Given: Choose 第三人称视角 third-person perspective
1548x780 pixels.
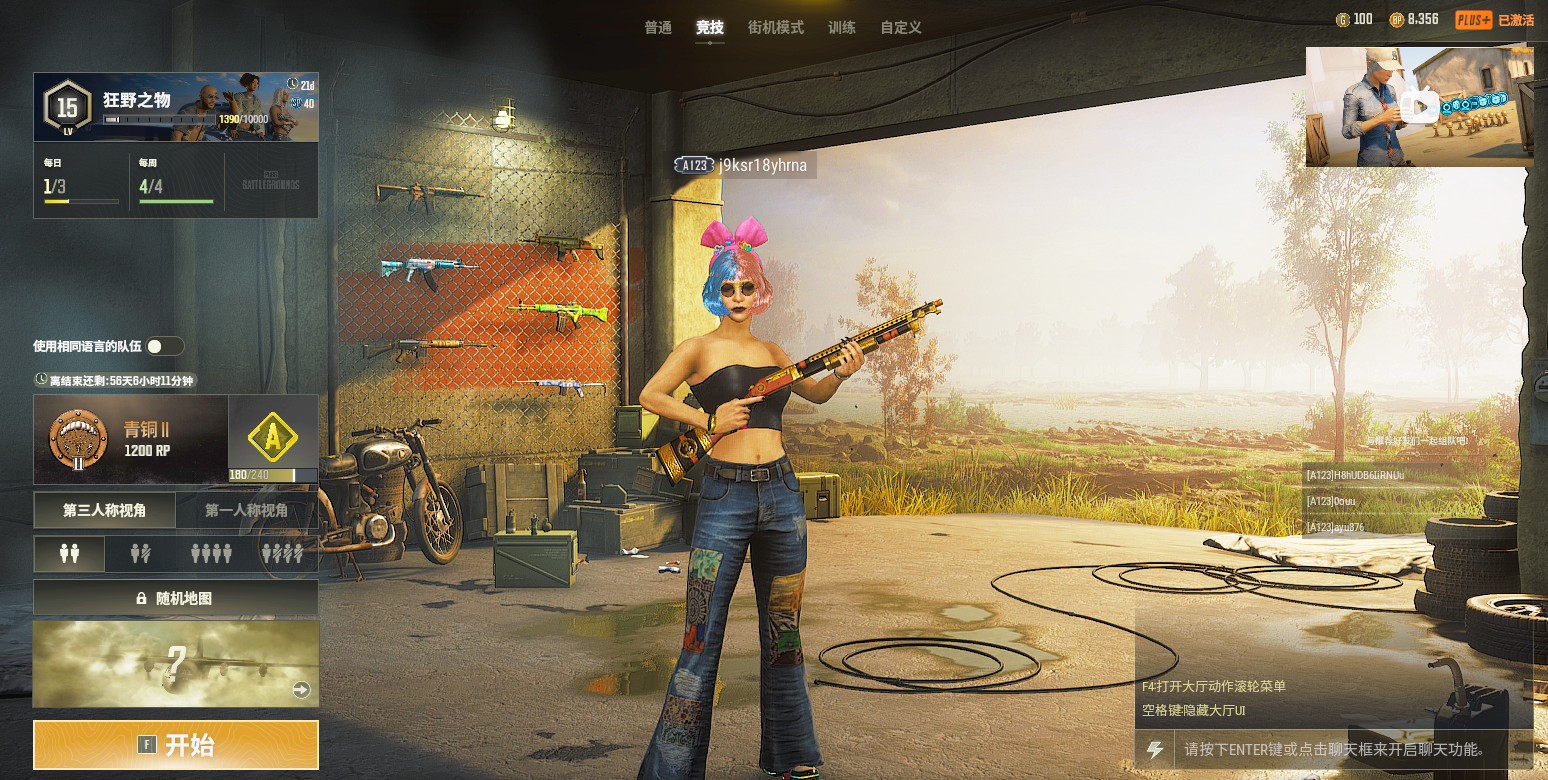Looking at the screenshot, I should tap(105, 510).
